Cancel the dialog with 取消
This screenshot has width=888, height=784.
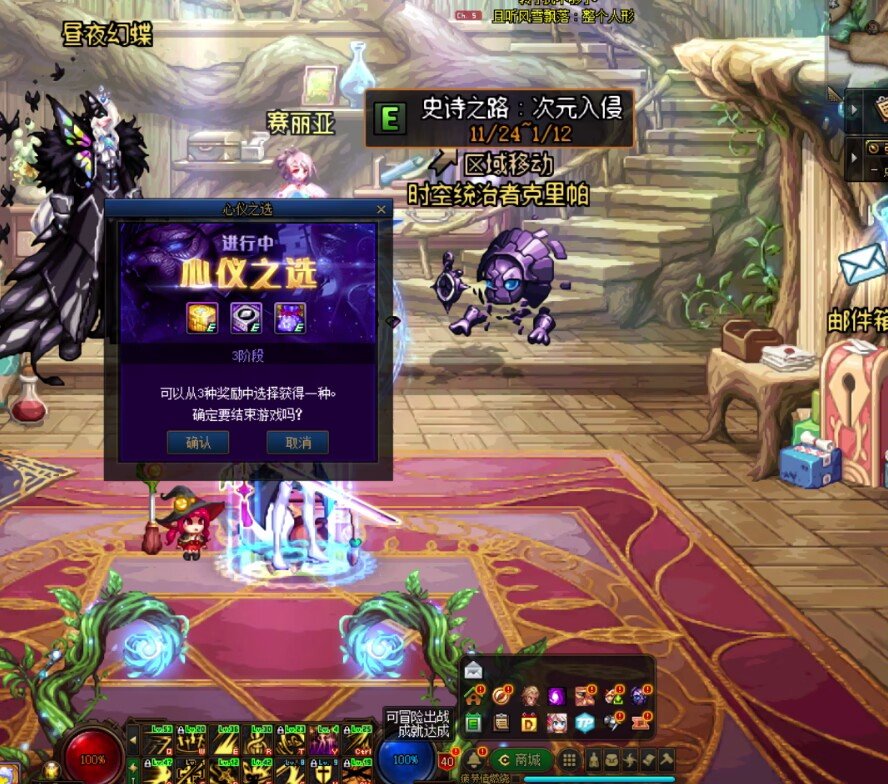tap(297, 442)
